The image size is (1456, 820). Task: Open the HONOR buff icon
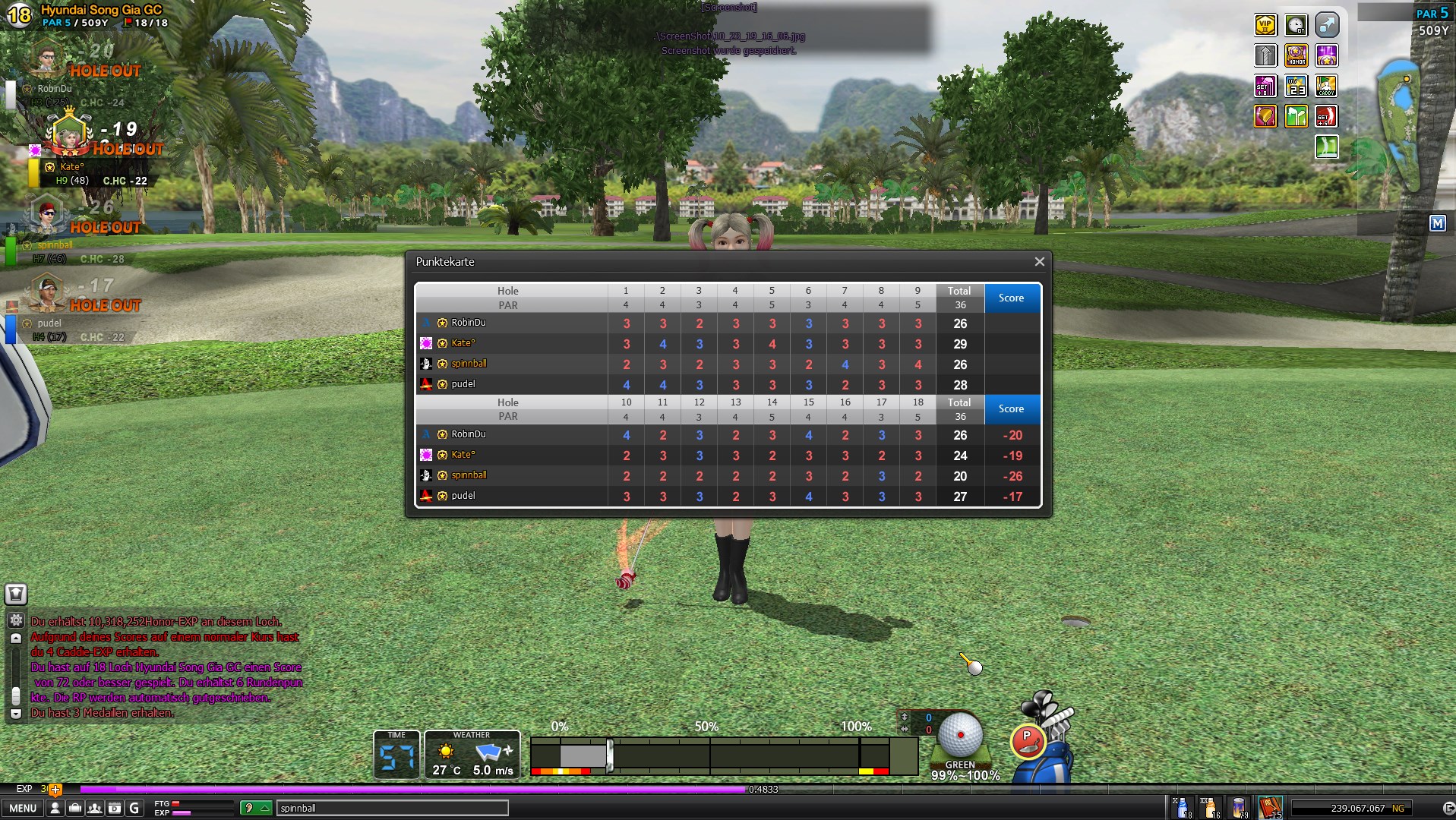tap(1296, 56)
